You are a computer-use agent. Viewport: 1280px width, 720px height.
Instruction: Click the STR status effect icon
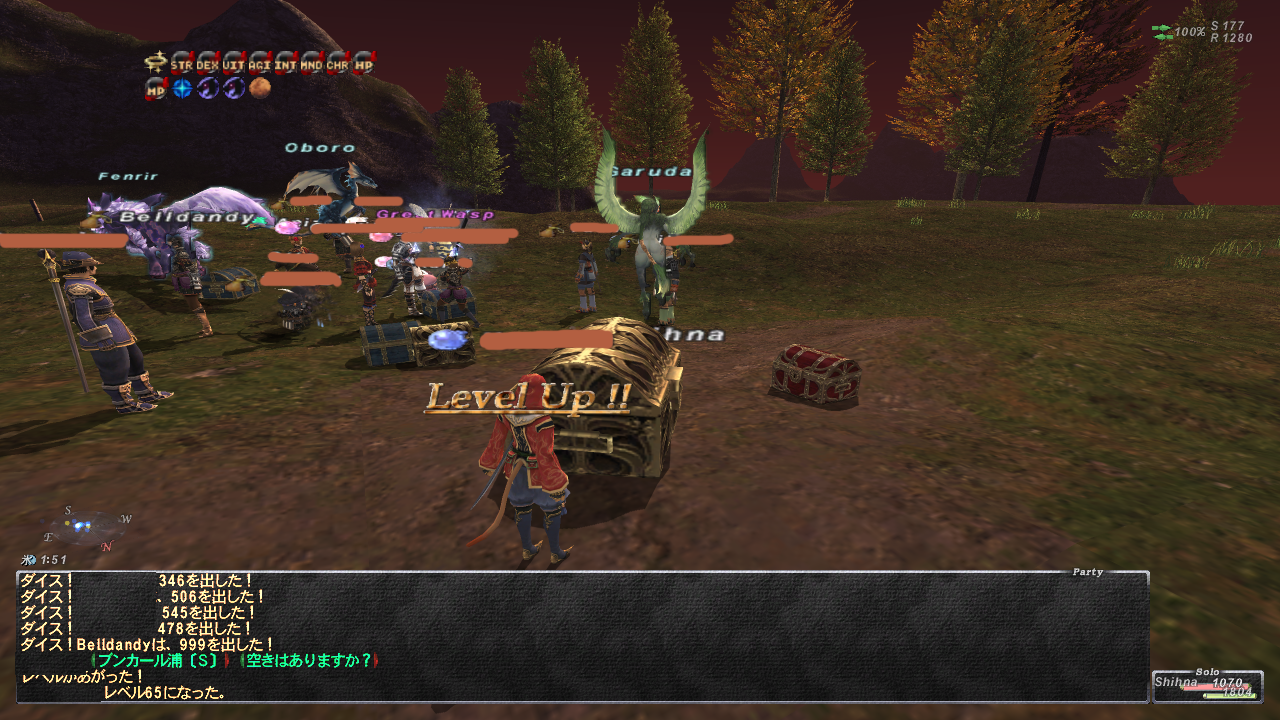(x=182, y=63)
